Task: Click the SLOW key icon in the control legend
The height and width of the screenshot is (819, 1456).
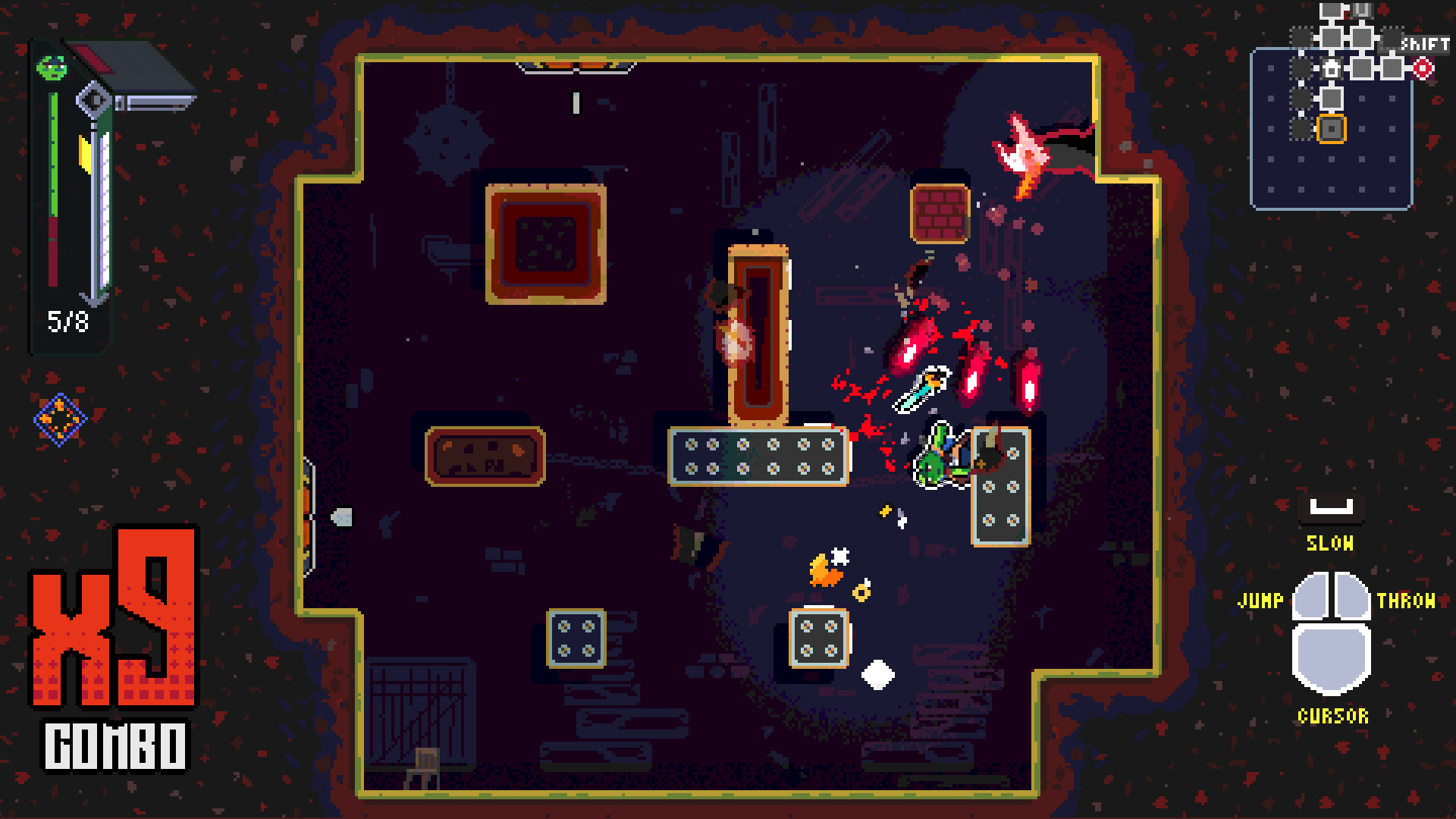Action: click(x=1331, y=508)
